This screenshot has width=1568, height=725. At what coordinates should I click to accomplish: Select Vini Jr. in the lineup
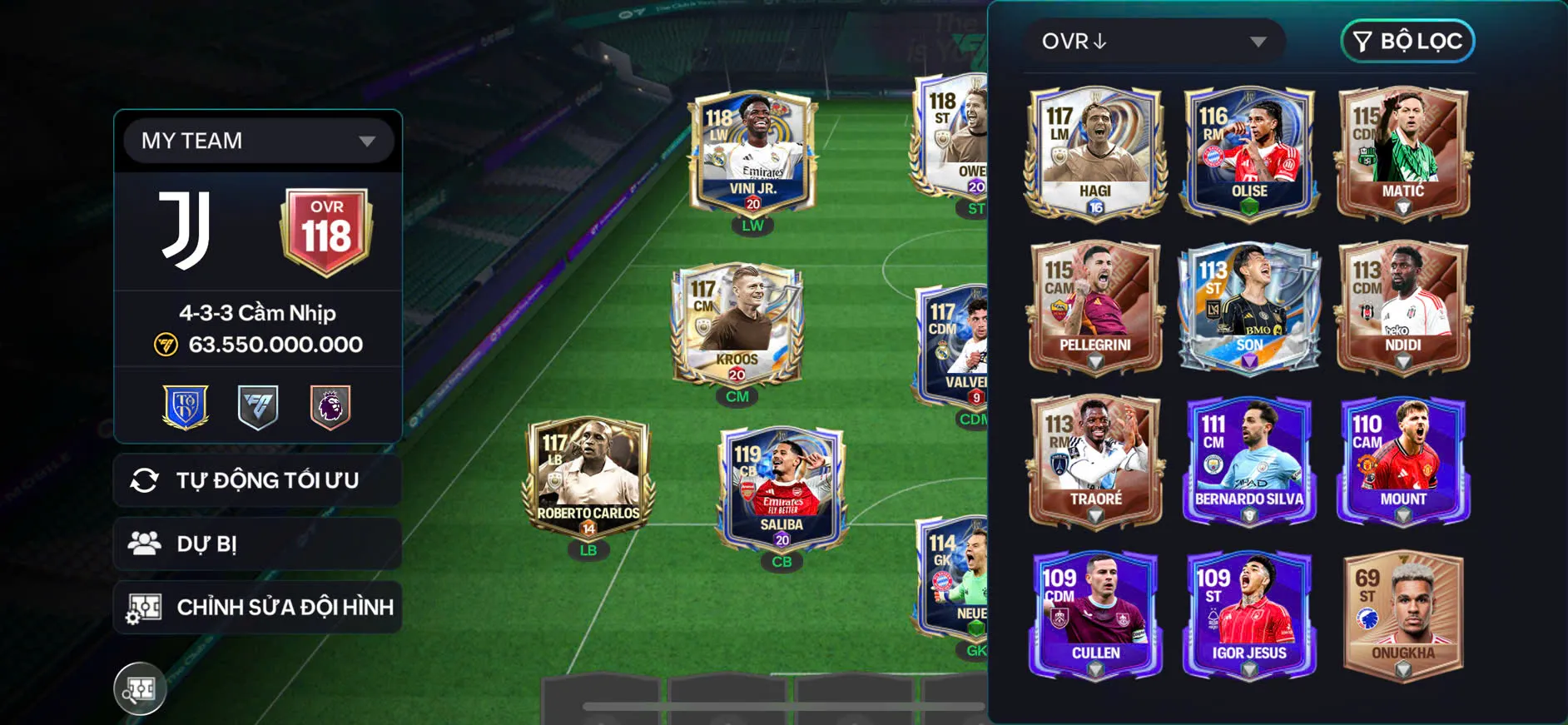pyautogui.click(x=752, y=153)
